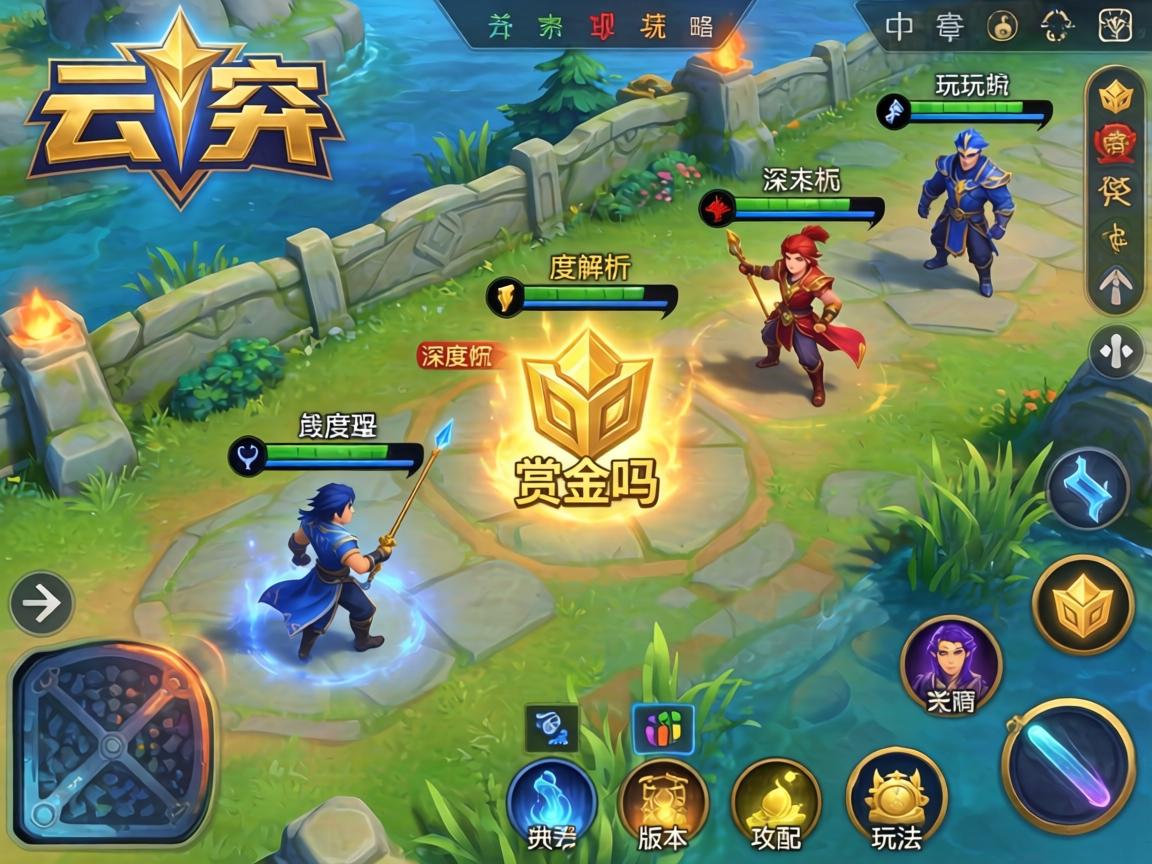
Task: Select the golden crown icon in side panel
Action: coord(1115,97)
